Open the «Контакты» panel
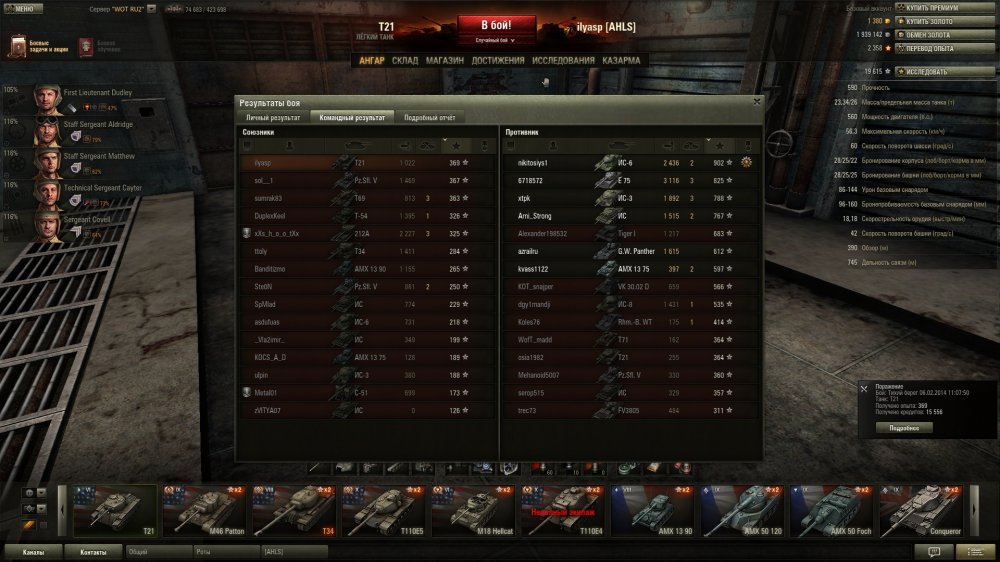Image resolution: width=1000 pixels, height=562 pixels. click(x=93, y=551)
